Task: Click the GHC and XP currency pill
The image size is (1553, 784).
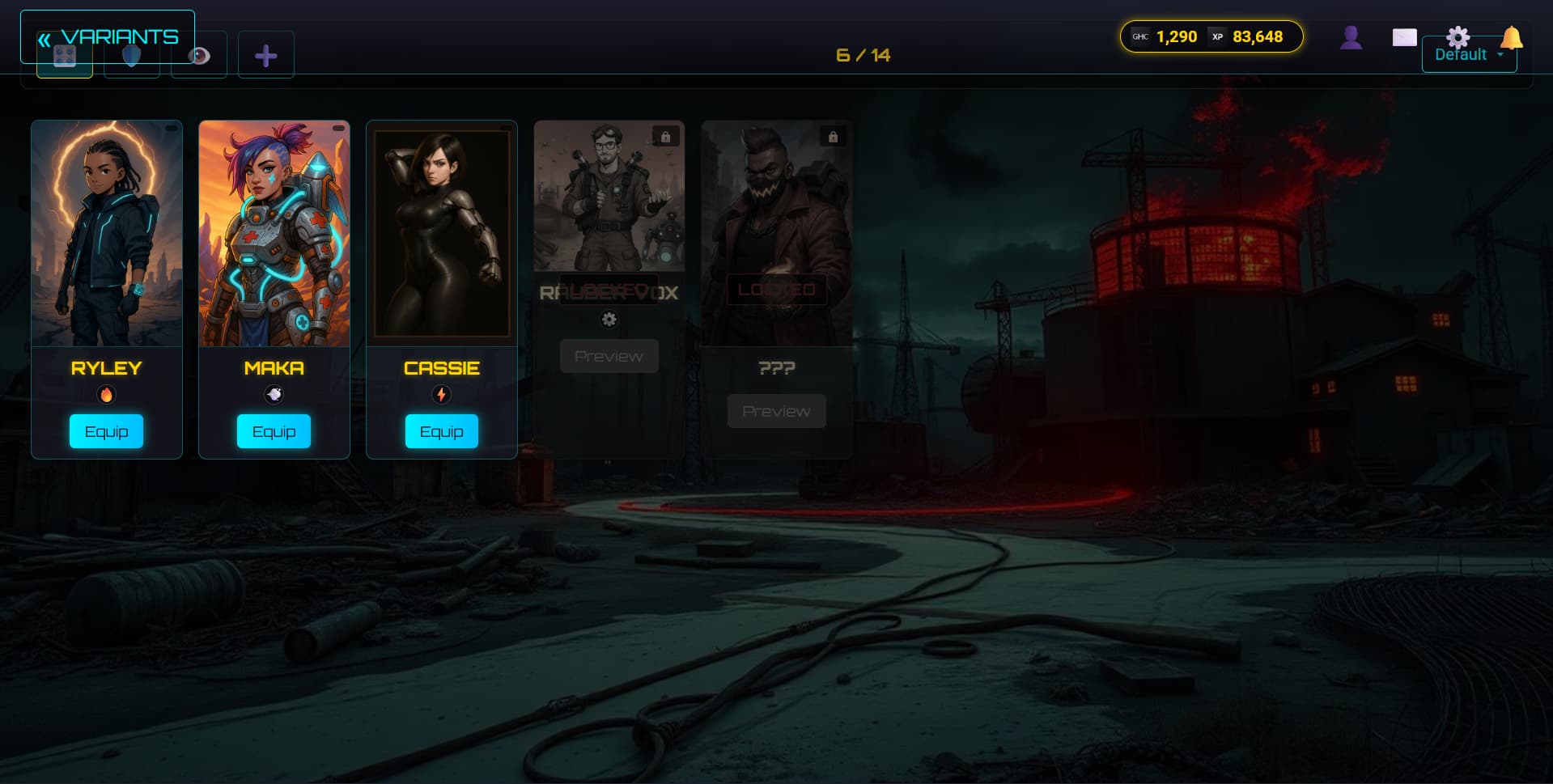Action: pos(1211,36)
